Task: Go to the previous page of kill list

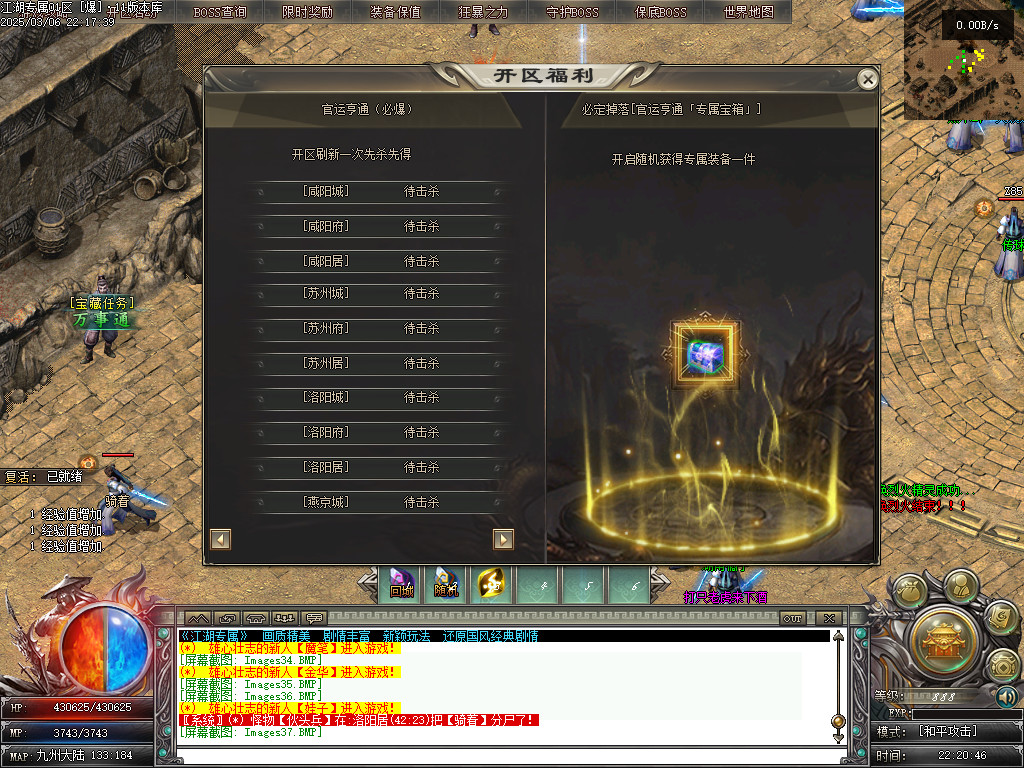Action: pos(221,539)
